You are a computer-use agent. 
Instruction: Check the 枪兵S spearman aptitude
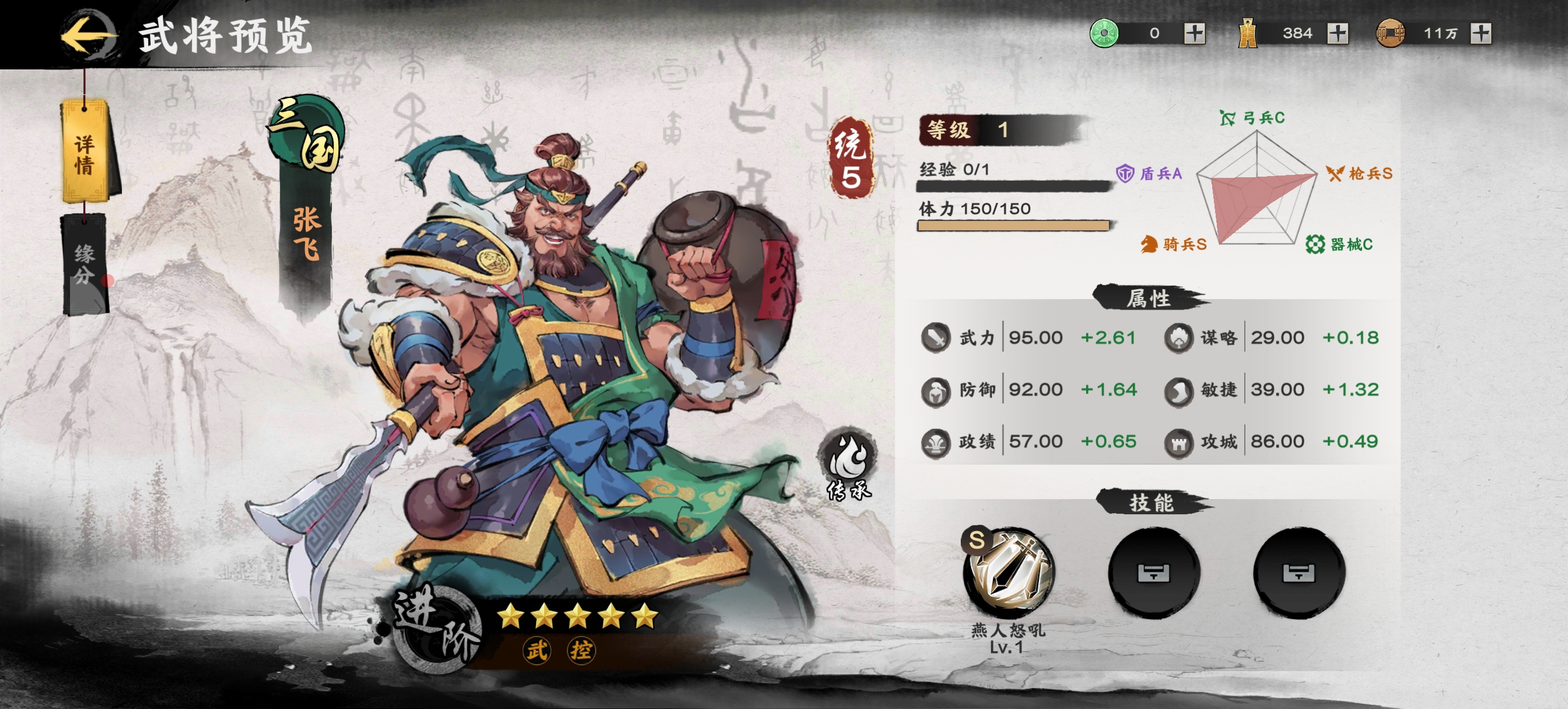(1359, 174)
